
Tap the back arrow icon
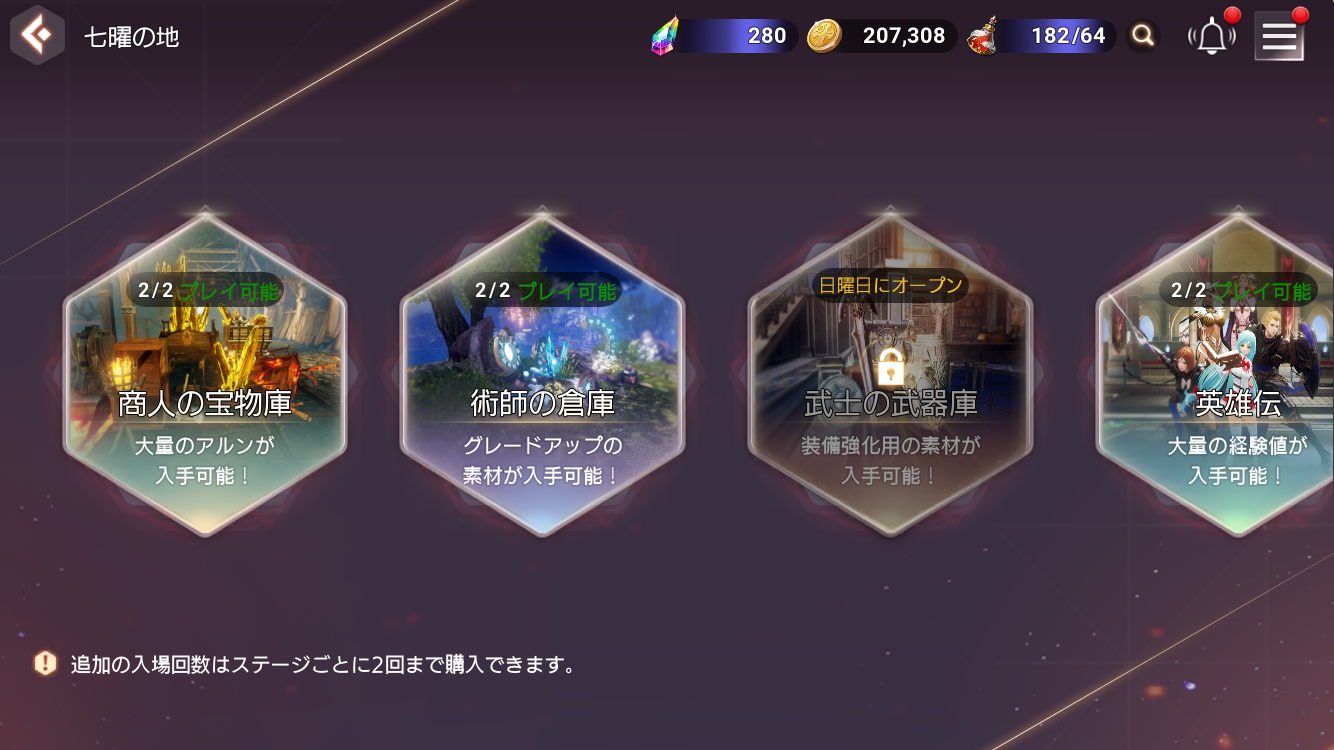(x=36, y=35)
